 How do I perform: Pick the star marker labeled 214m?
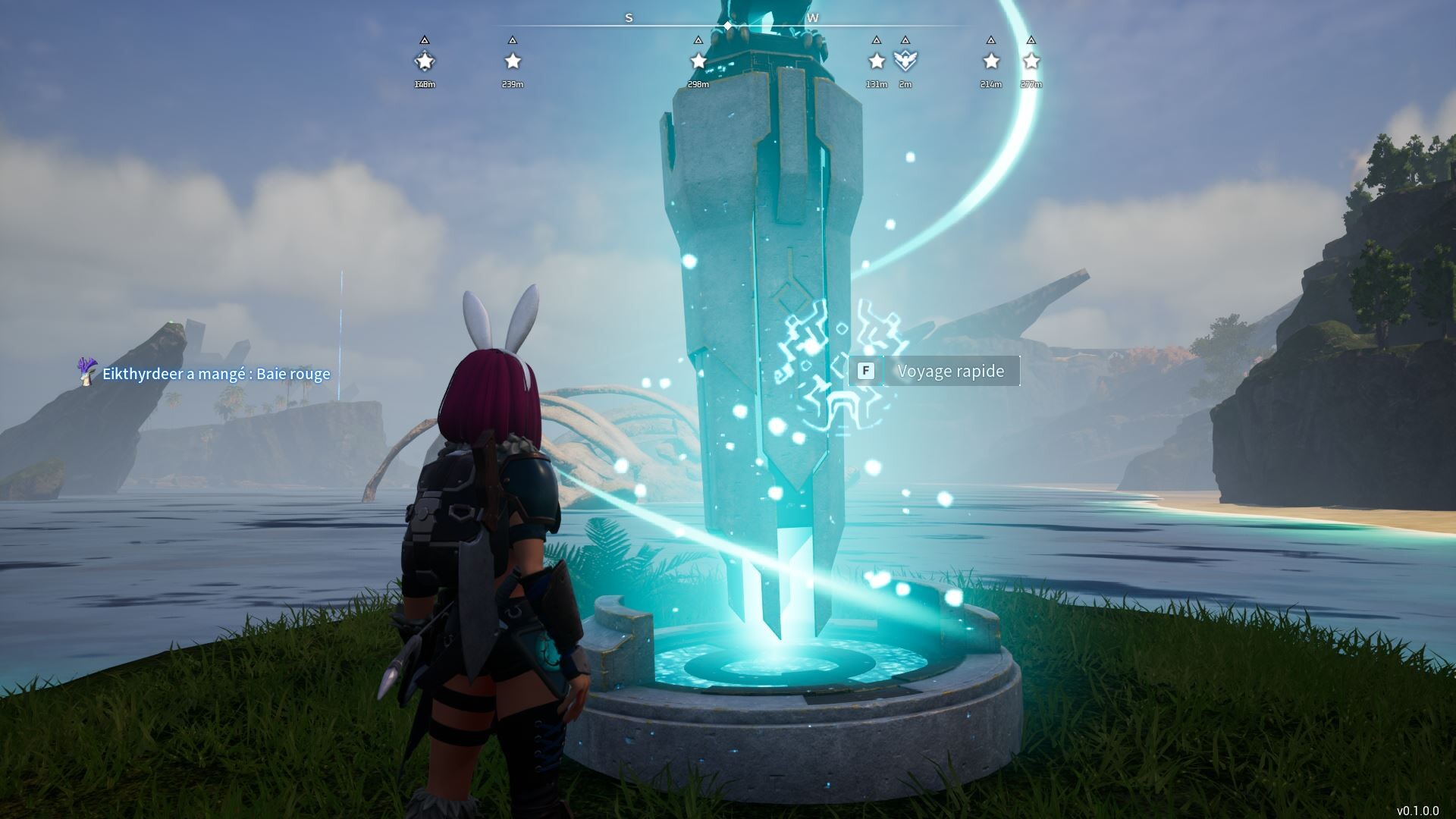tap(991, 61)
